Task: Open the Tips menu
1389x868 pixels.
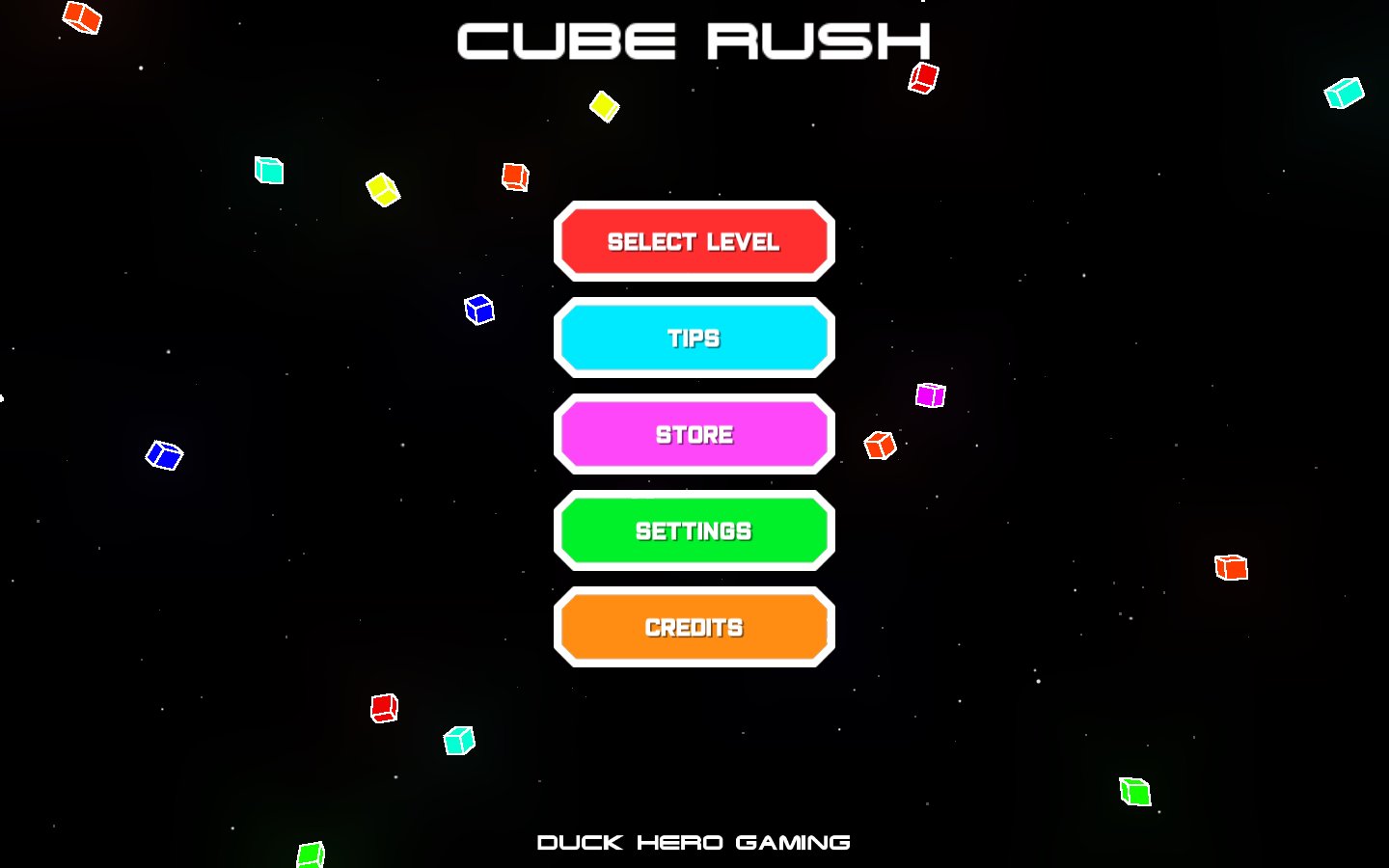Action: [694, 338]
